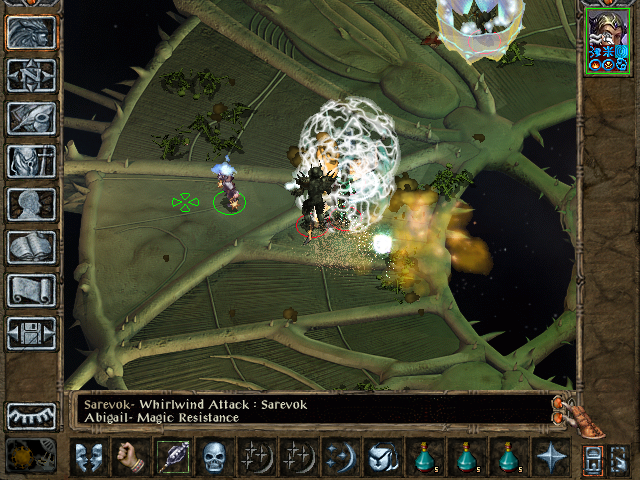Select the equipped weapon quick slot
640x480 pixels.
pos(173,458)
